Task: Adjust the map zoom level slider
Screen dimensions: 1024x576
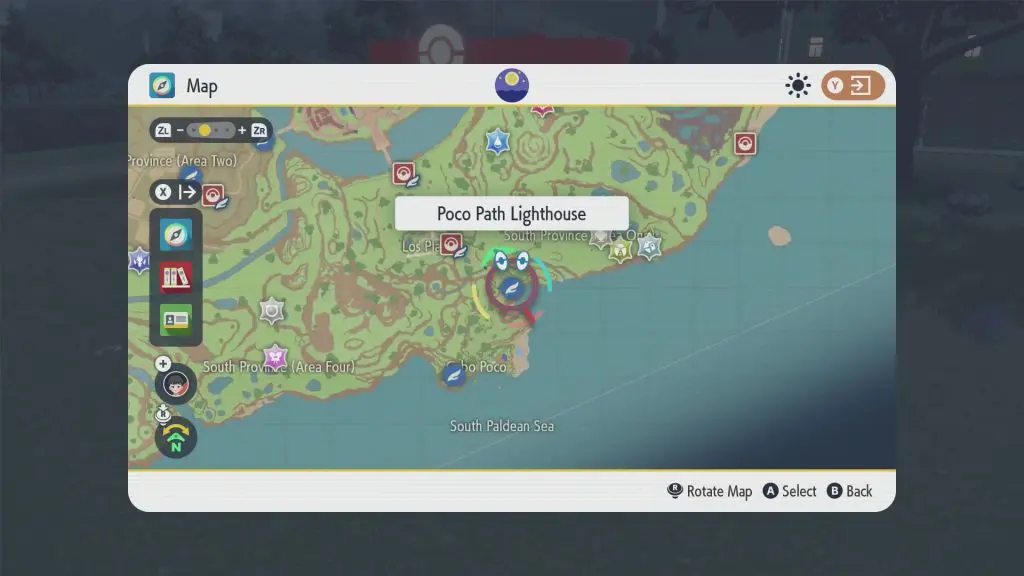Action: [x=211, y=131]
